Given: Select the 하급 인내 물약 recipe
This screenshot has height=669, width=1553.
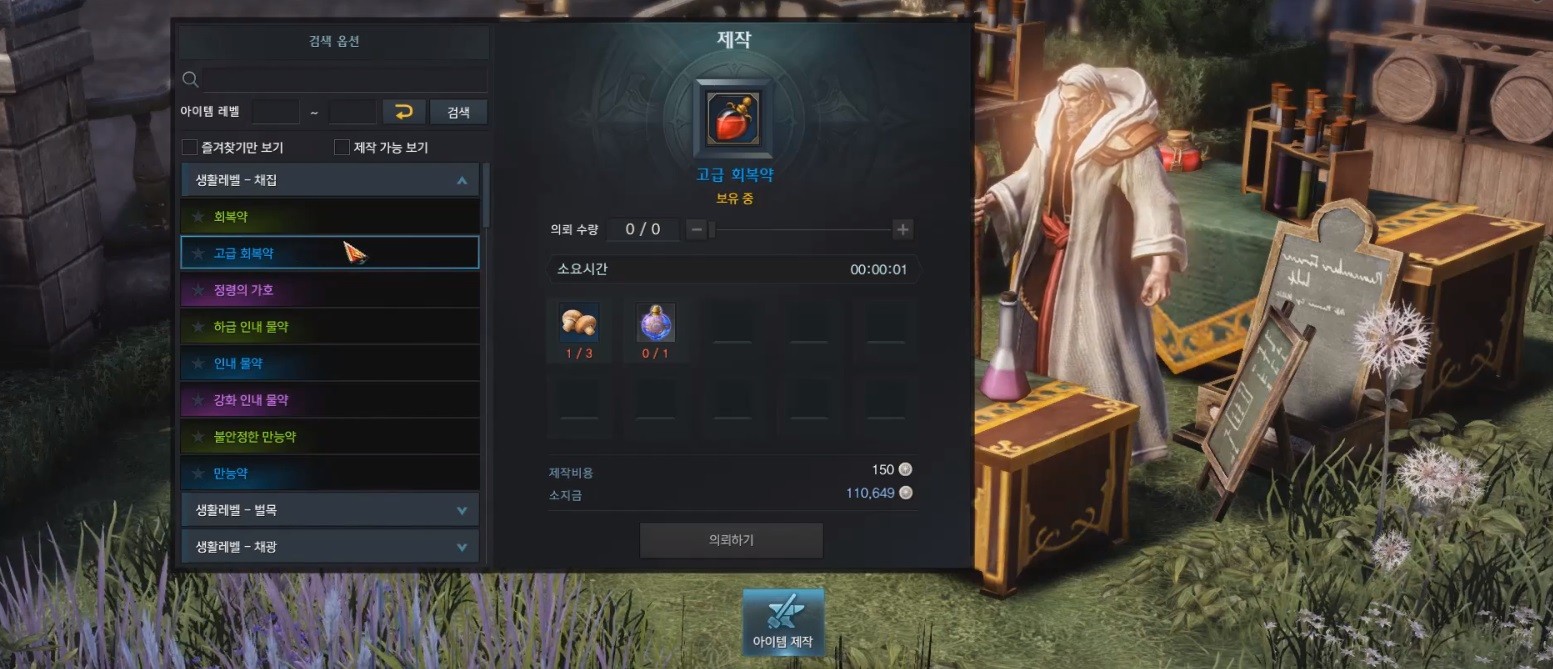Looking at the screenshot, I should point(329,327).
